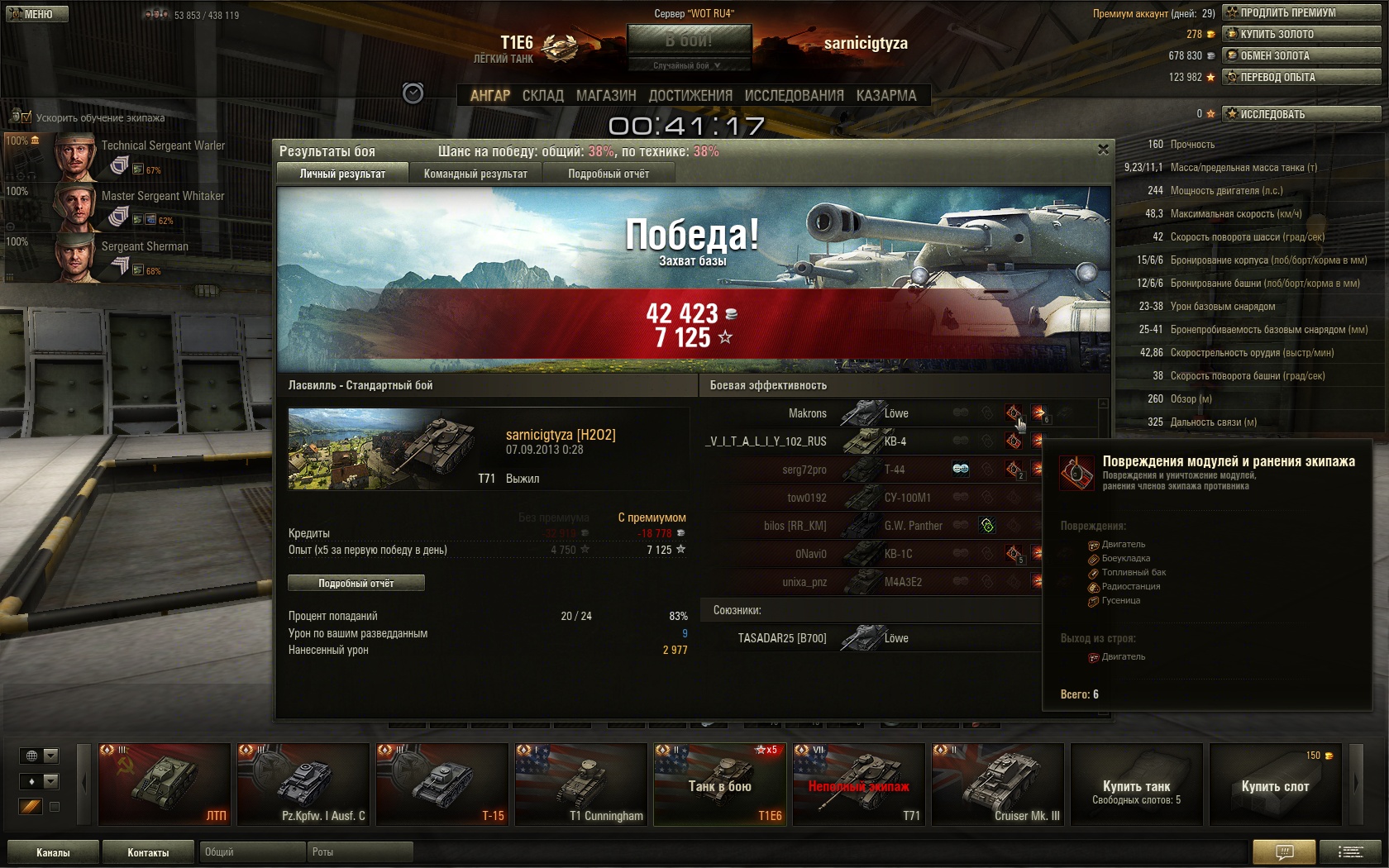Open the ИССЛЕДОВАНИЯ tech tree
This screenshot has height=868, width=1389.
coord(794,96)
